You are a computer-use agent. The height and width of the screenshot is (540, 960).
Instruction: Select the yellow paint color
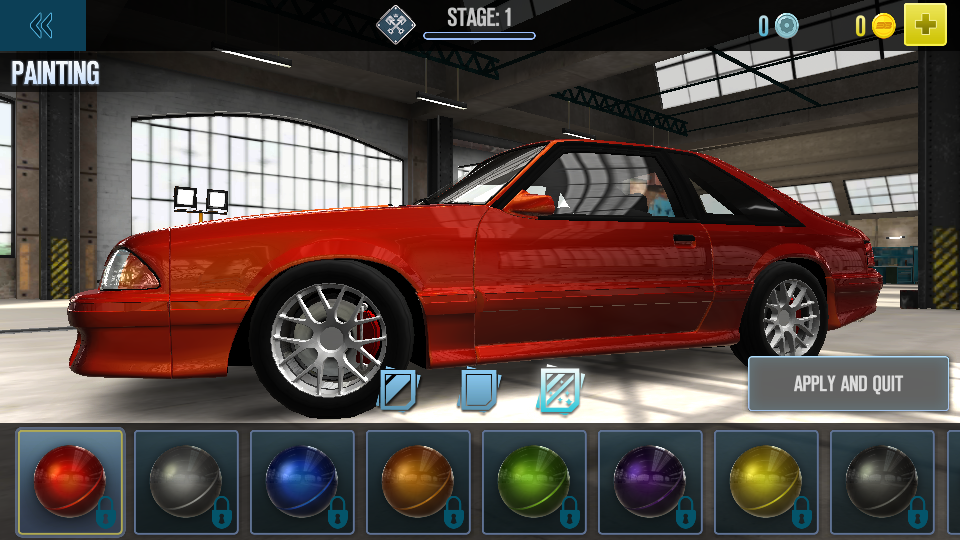tap(766, 481)
